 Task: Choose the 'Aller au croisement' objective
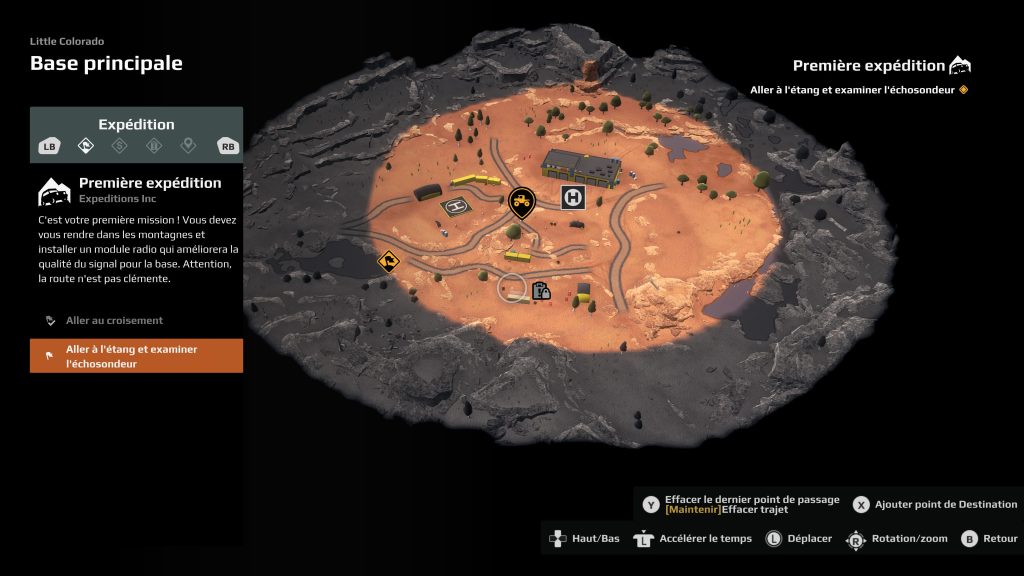114,321
